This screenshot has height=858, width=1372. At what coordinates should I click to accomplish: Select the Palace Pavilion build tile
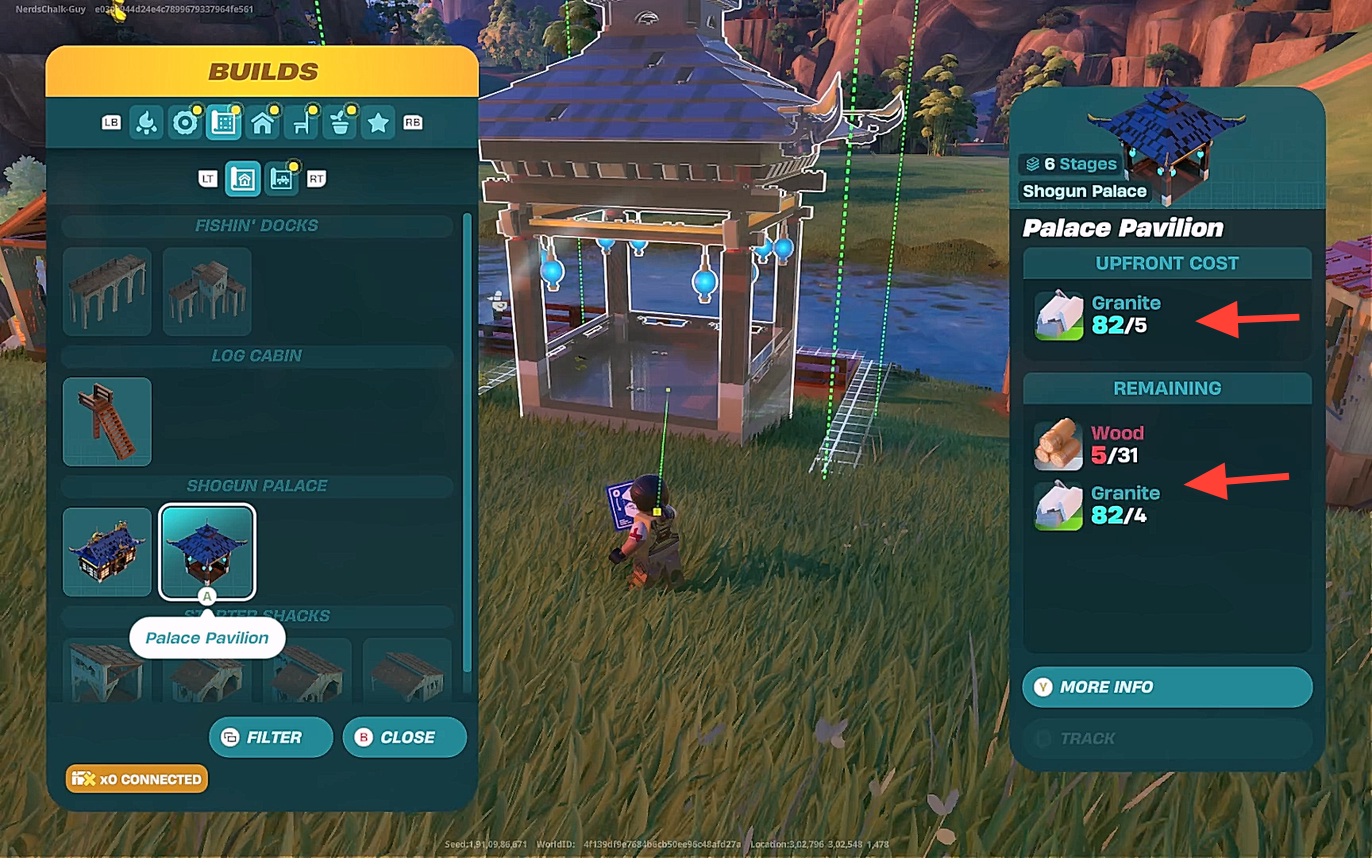click(x=207, y=551)
